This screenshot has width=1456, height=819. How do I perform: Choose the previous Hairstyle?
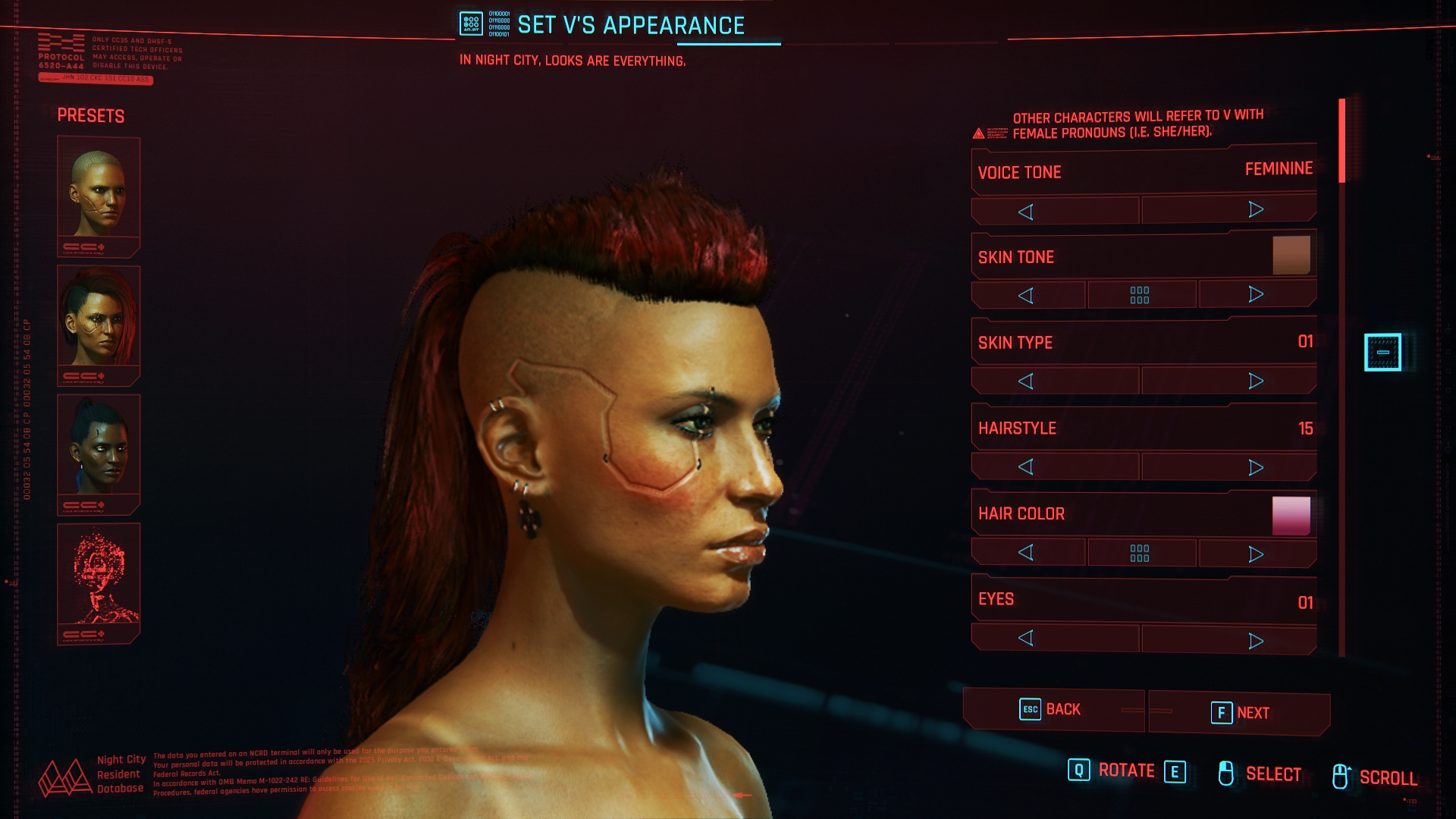[1026, 467]
